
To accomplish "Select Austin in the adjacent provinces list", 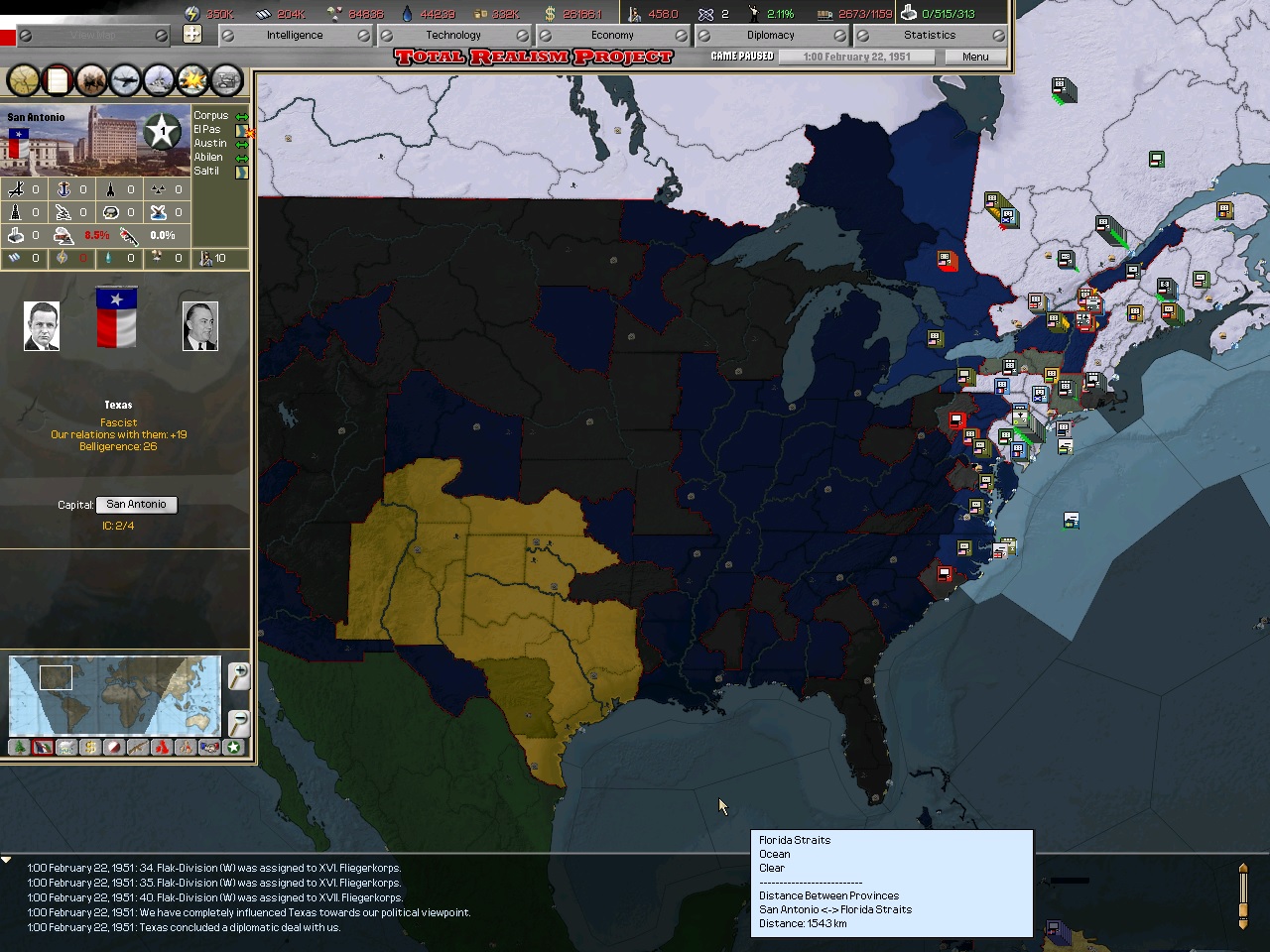I will (x=209, y=143).
